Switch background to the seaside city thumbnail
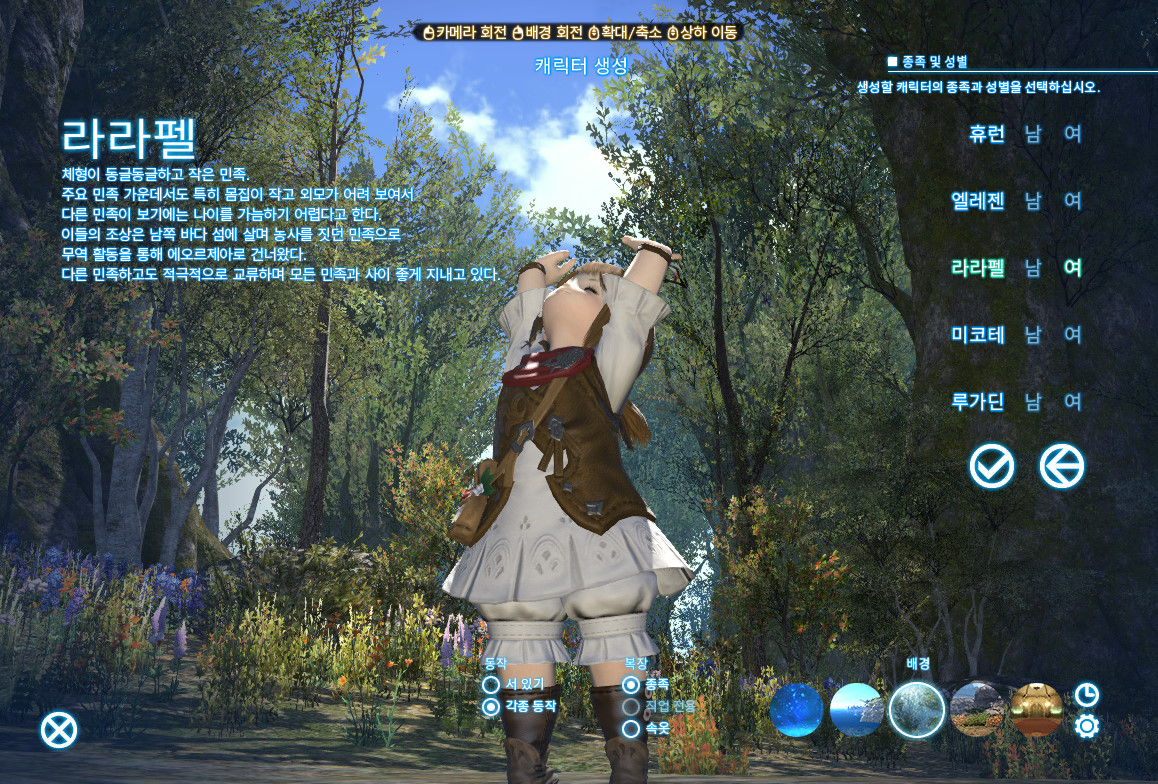1158x784 pixels. pos(856,710)
